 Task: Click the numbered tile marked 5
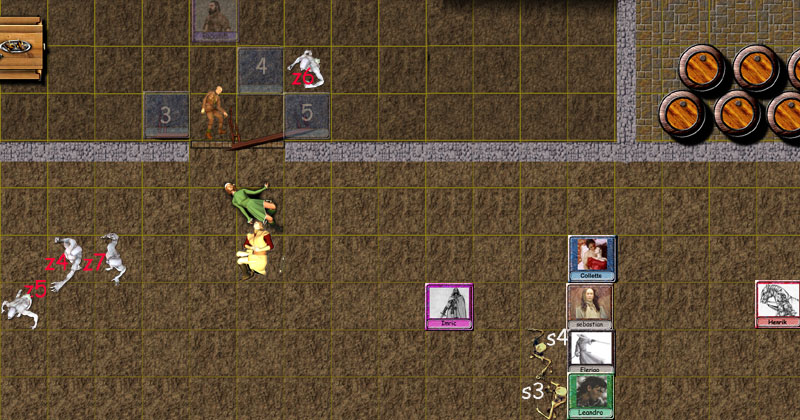pyautogui.click(x=307, y=114)
